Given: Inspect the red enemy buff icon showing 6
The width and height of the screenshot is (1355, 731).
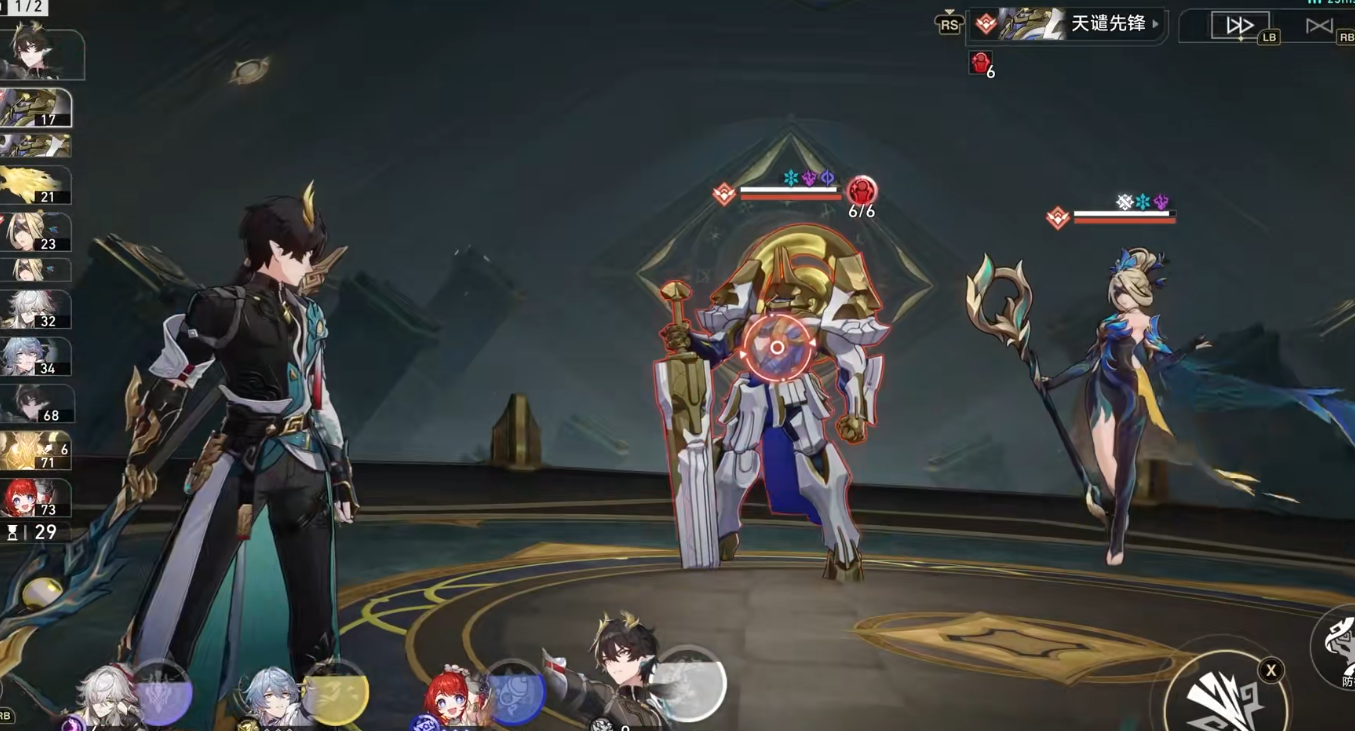Looking at the screenshot, I should [x=981, y=64].
